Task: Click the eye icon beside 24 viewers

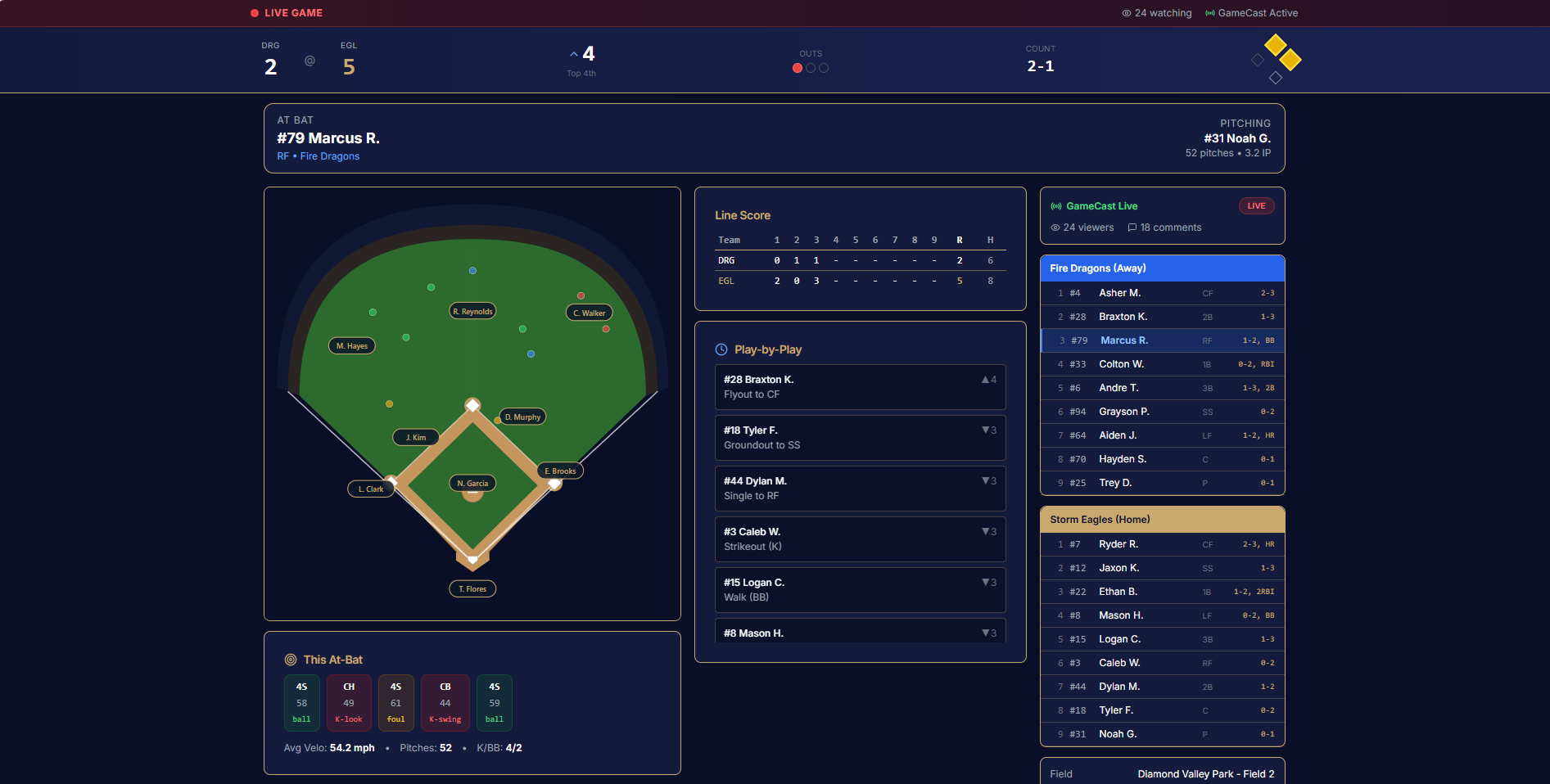Action: pyautogui.click(x=1055, y=228)
